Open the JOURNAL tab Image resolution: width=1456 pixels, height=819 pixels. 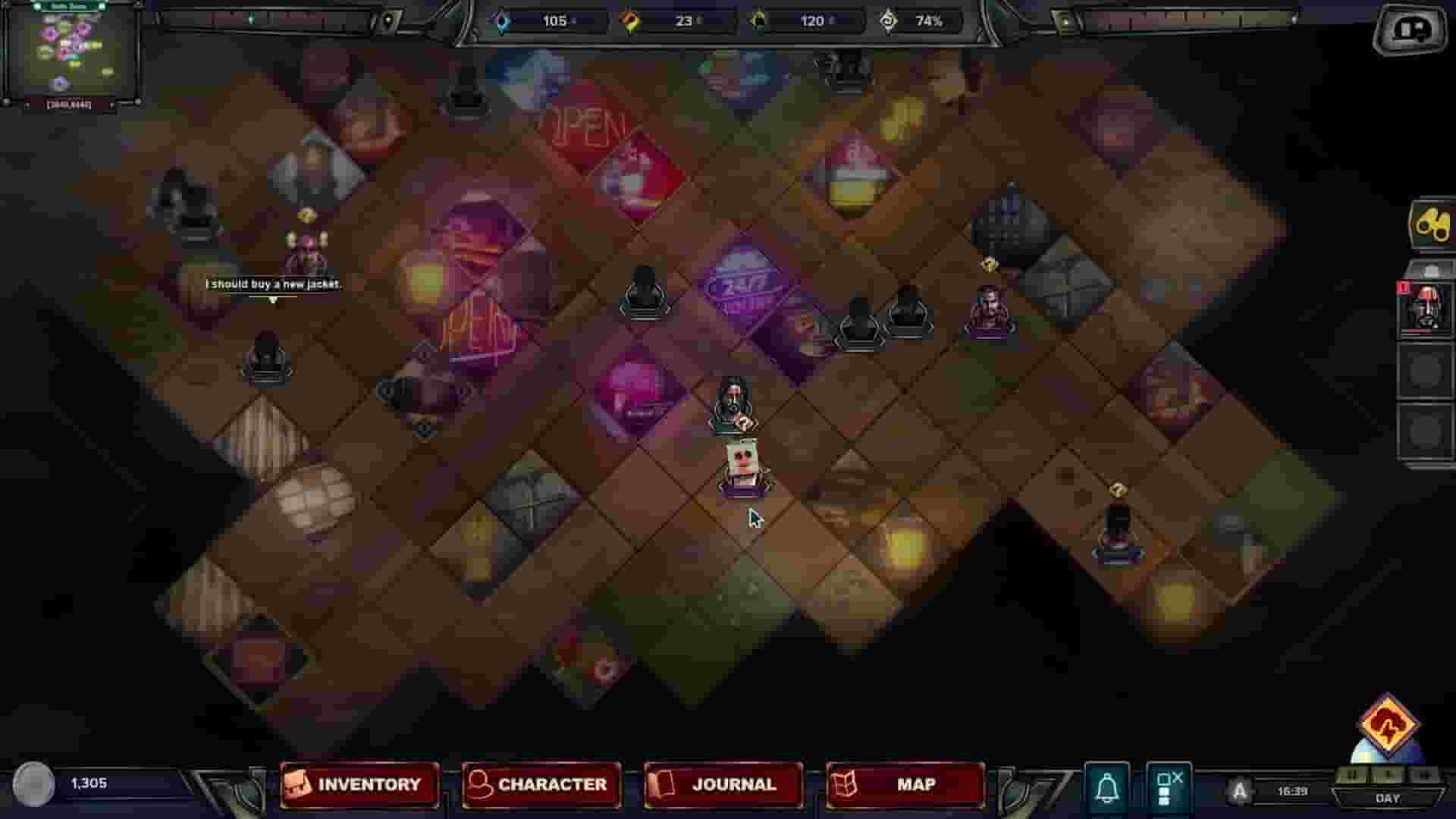click(x=721, y=785)
